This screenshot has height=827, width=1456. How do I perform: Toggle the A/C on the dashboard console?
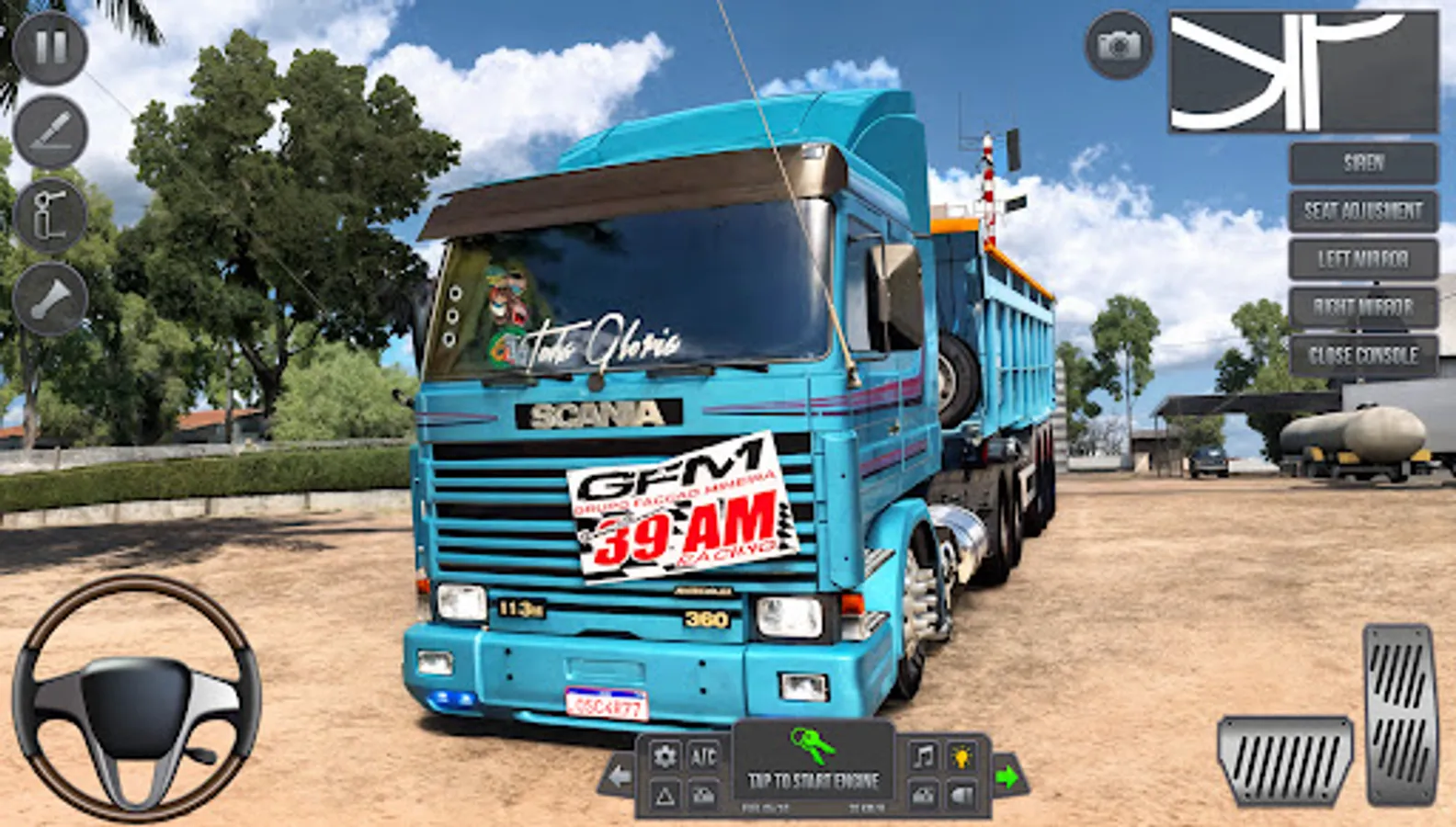(x=704, y=758)
